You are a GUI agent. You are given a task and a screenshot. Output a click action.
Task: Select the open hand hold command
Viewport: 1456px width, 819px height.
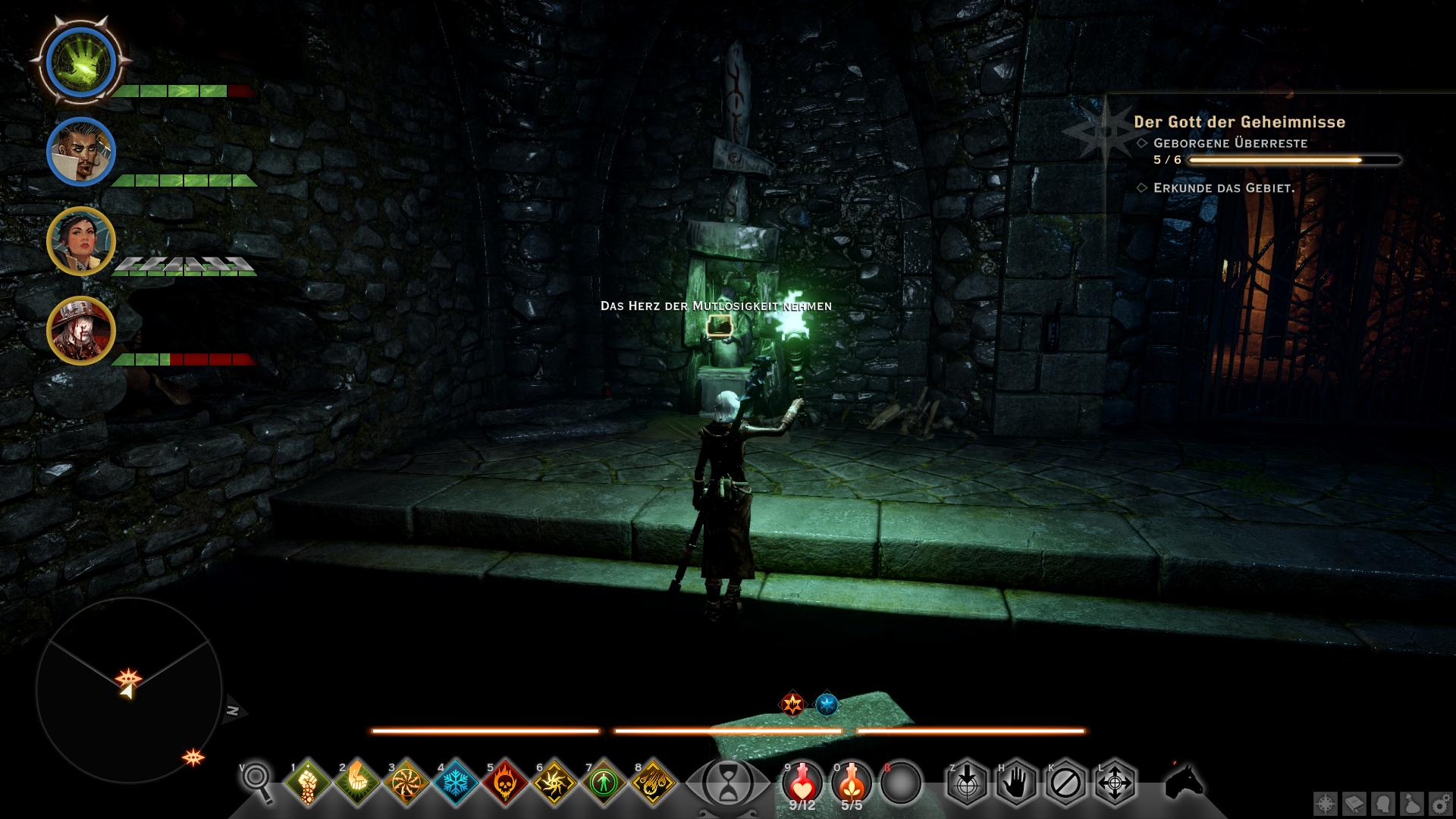pos(1016,783)
